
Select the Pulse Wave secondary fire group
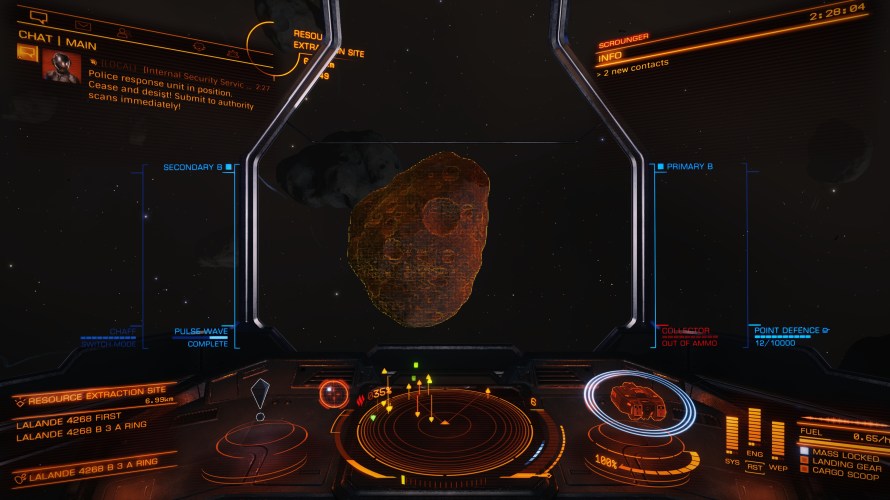(x=201, y=331)
